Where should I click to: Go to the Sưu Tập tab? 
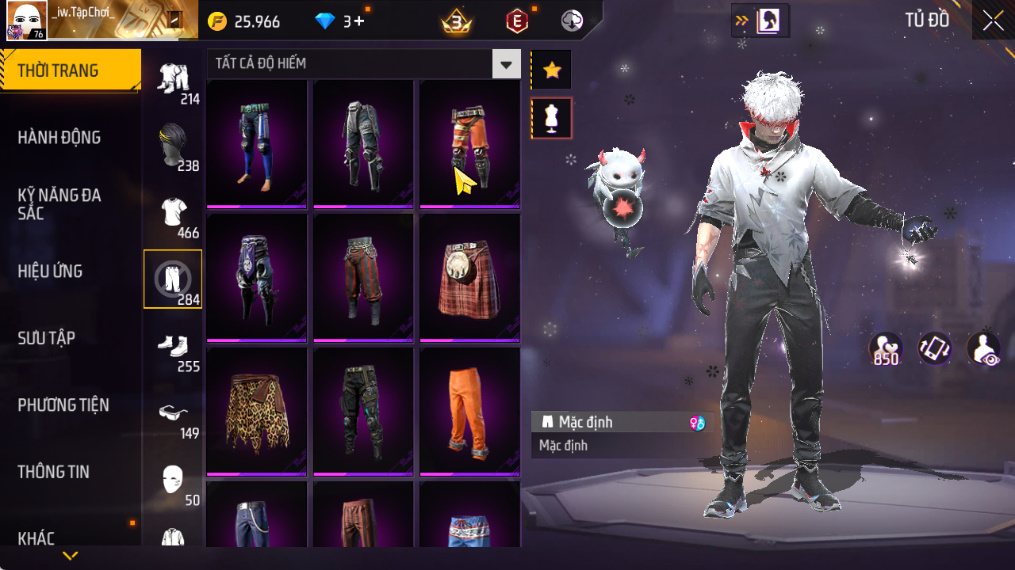click(x=47, y=338)
